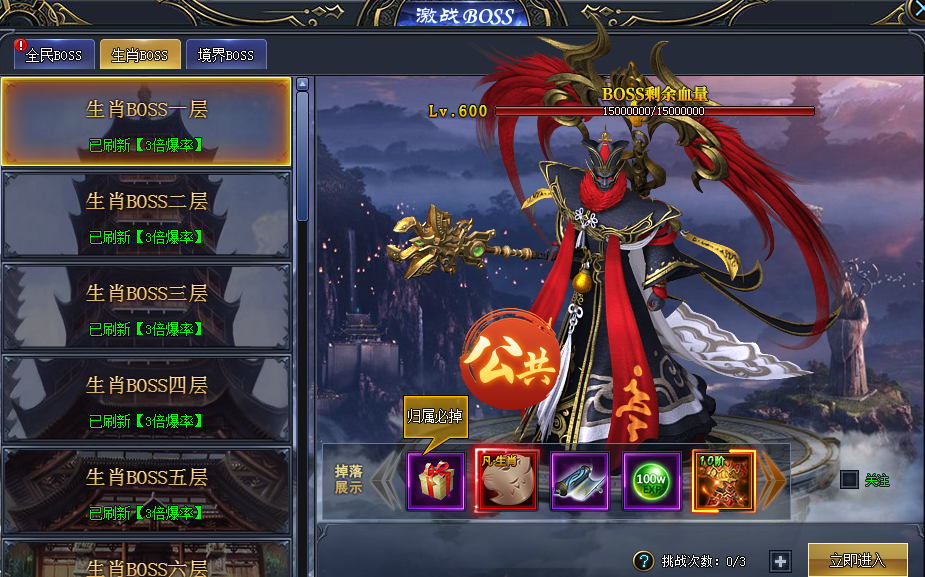Image resolution: width=925 pixels, height=577 pixels.
Task: Show previous drop items with left arrow
Action: click(x=385, y=481)
